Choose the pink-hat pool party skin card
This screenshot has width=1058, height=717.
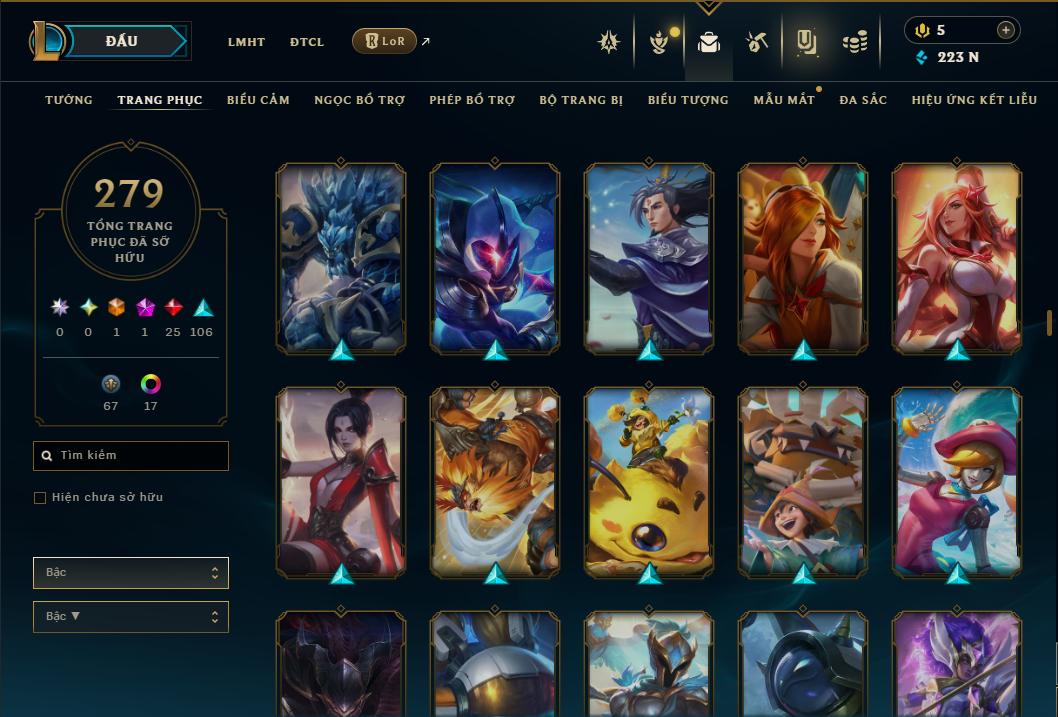coord(957,482)
